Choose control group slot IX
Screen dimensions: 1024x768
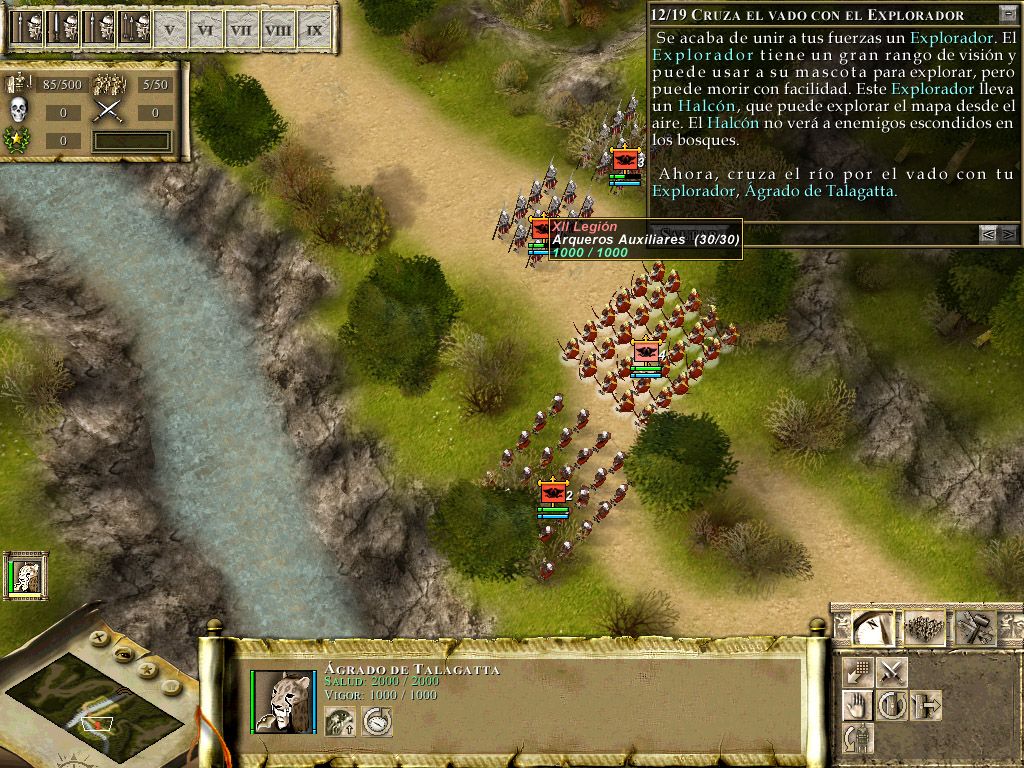314,29
